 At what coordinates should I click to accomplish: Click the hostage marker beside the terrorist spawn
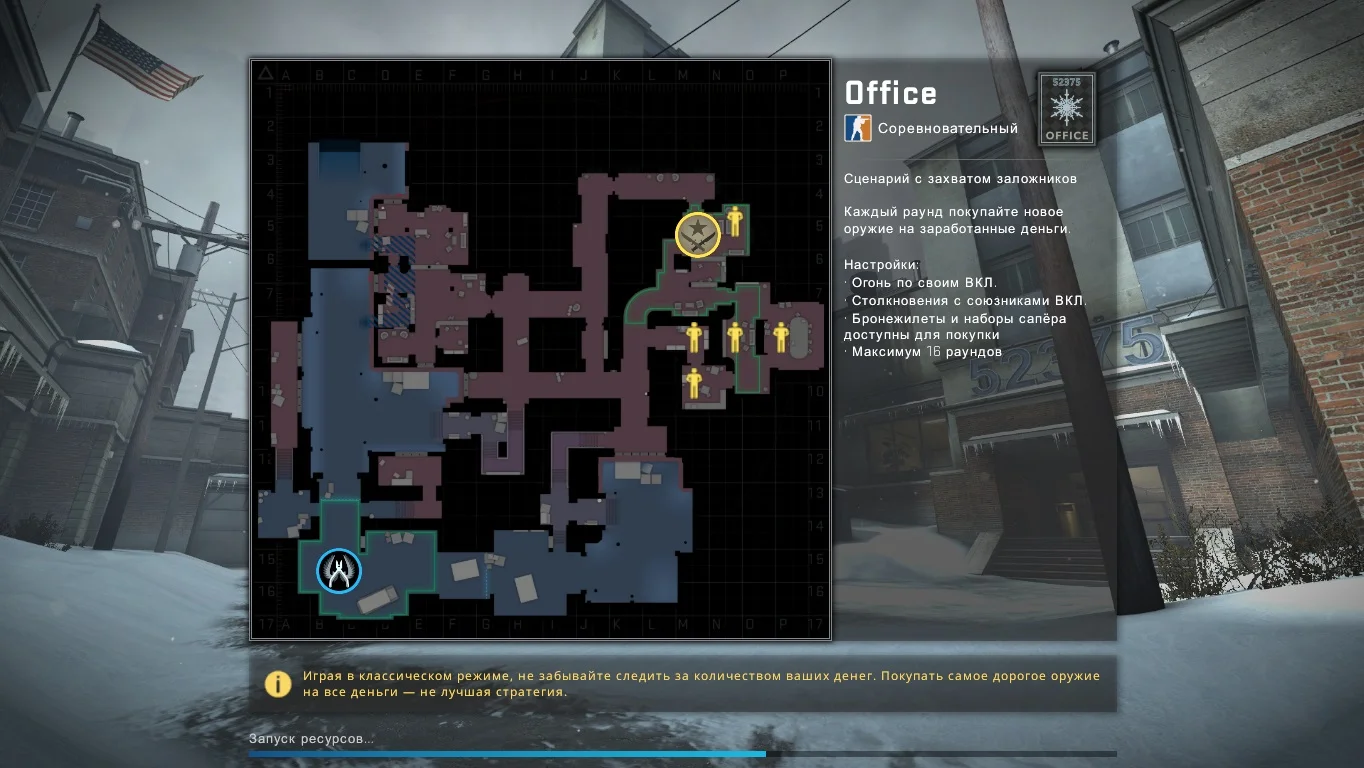click(x=734, y=221)
